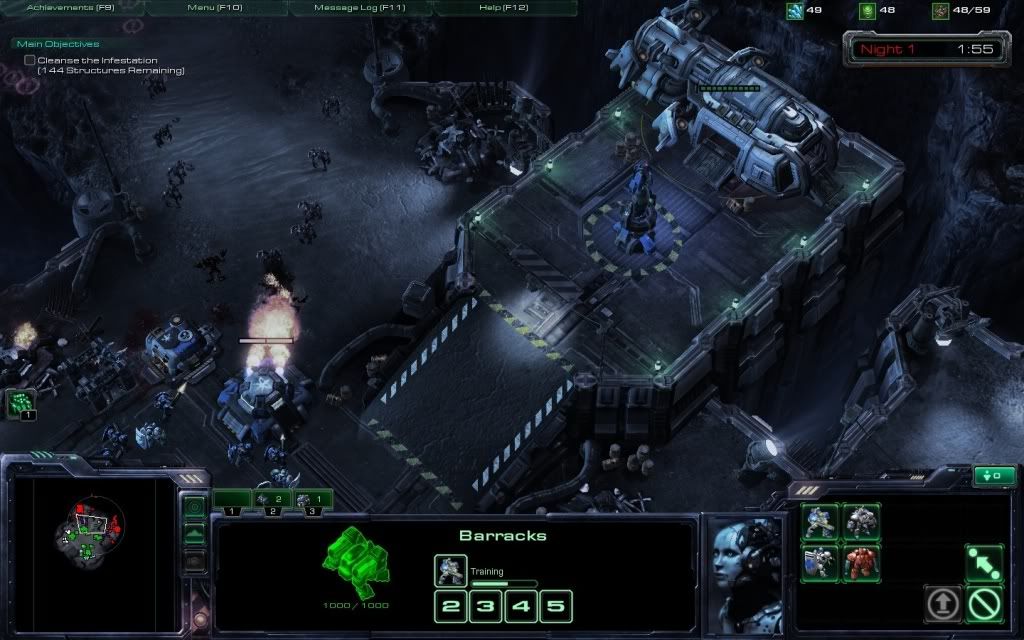This screenshot has width=1024, height=640.
Task: Click the green Barracks wireframe
Action: pos(355,564)
